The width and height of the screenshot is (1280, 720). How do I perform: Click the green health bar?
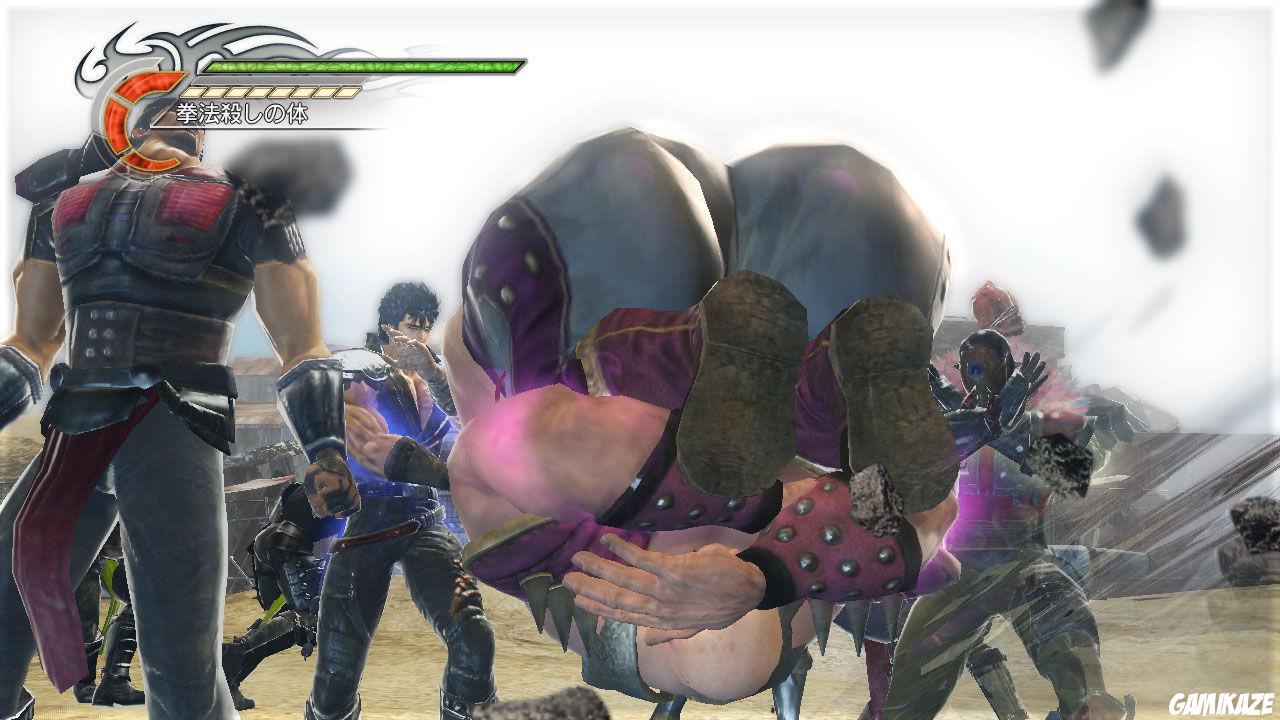(360, 68)
